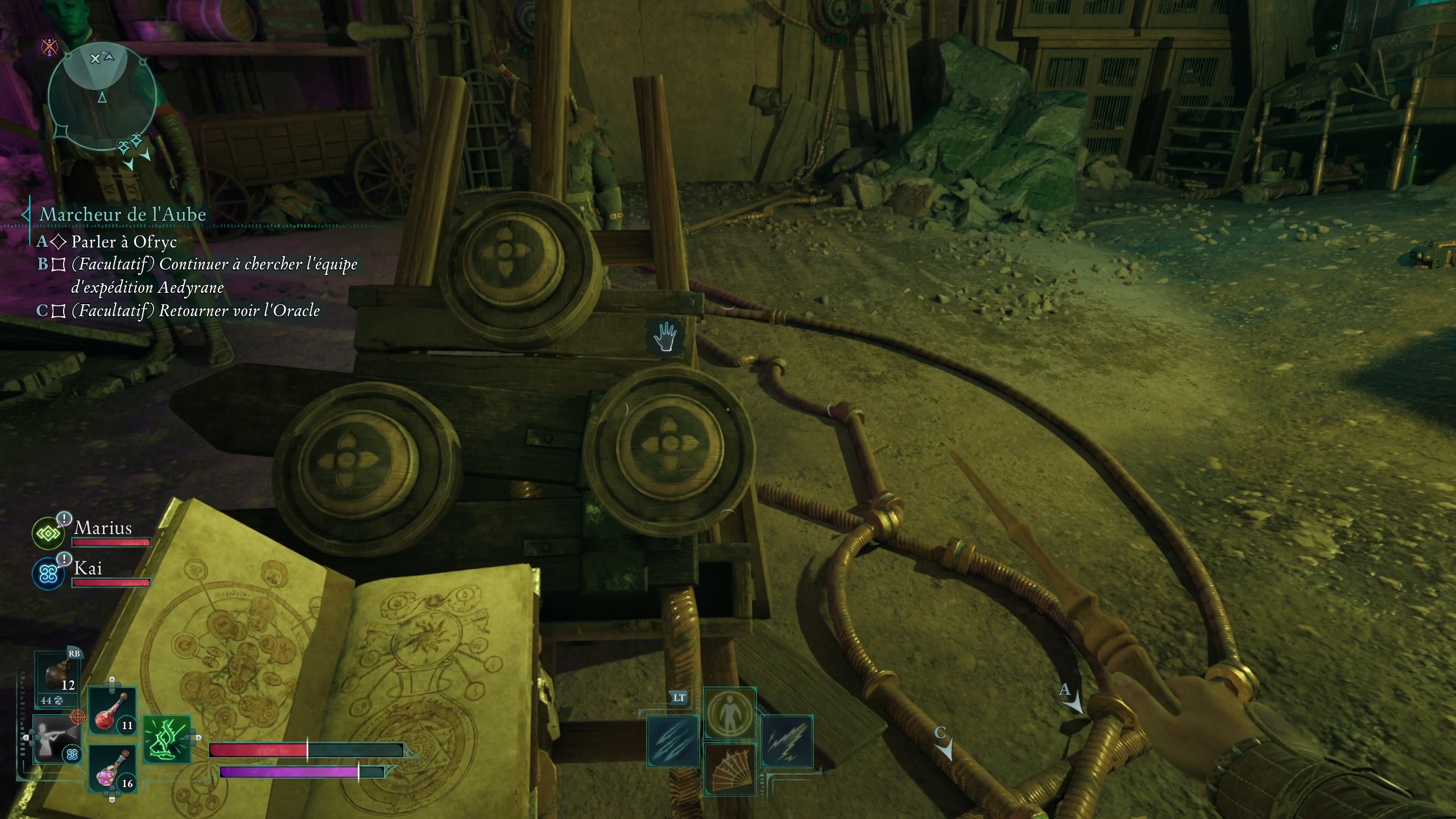Choose the Retourner voir l'Oracle objective
Viewport: 1456px width, 819px height.
(x=195, y=311)
